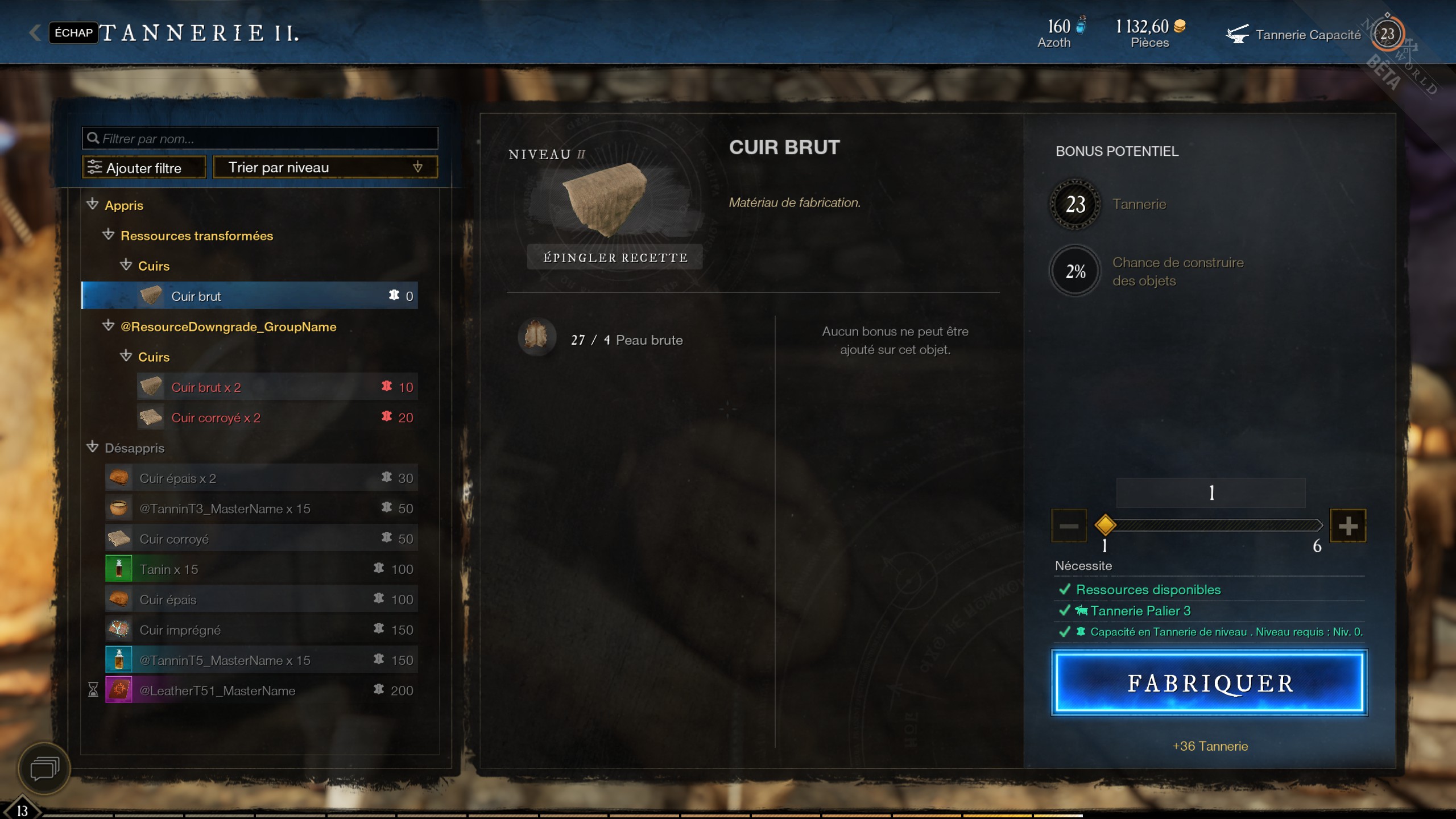The width and height of the screenshot is (1456, 819).
Task: Click the yellow quantity slider handle
Action: [x=1105, y=525]
